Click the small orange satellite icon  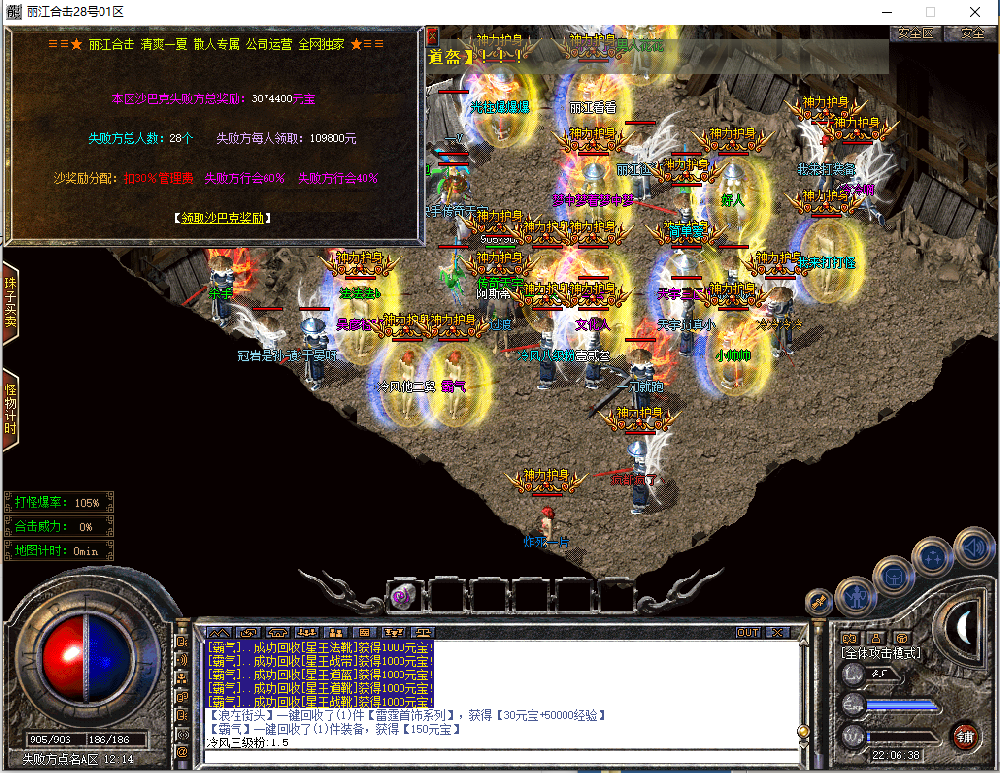[x=820, y=602]
